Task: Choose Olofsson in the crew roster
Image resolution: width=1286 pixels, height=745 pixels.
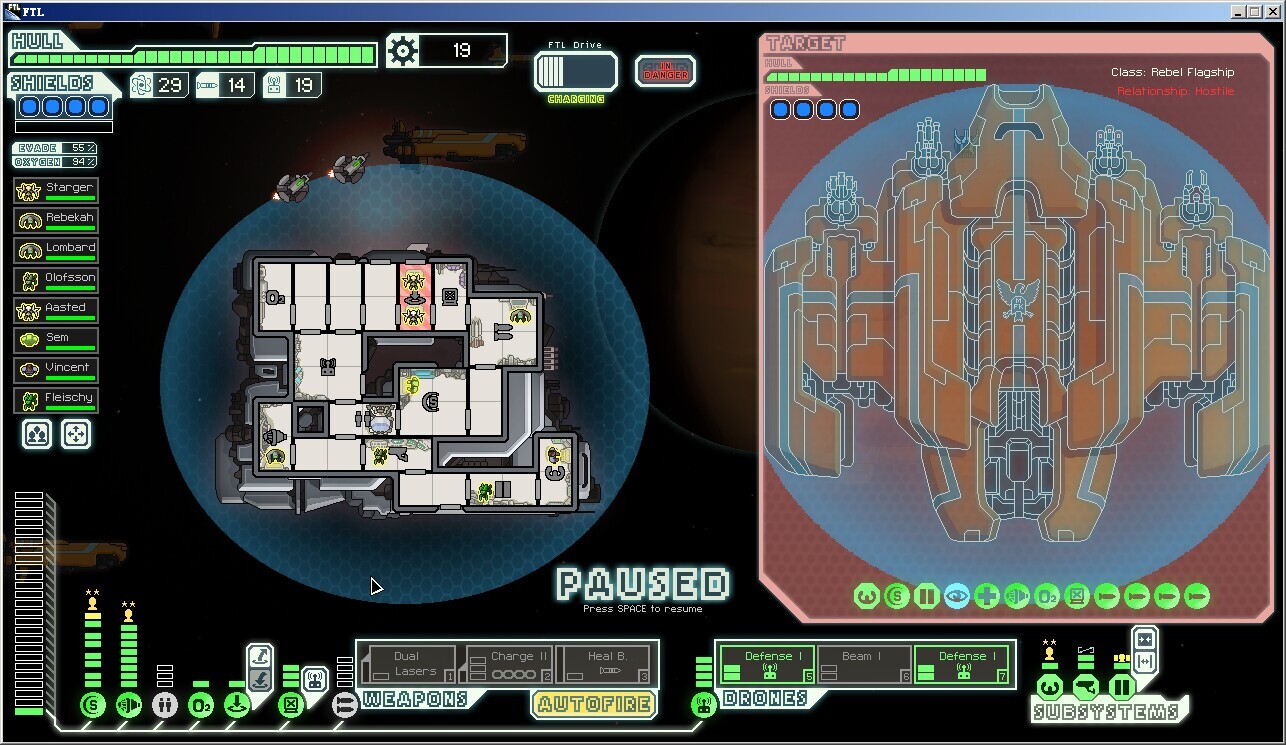Action: (x=56, y=279)
